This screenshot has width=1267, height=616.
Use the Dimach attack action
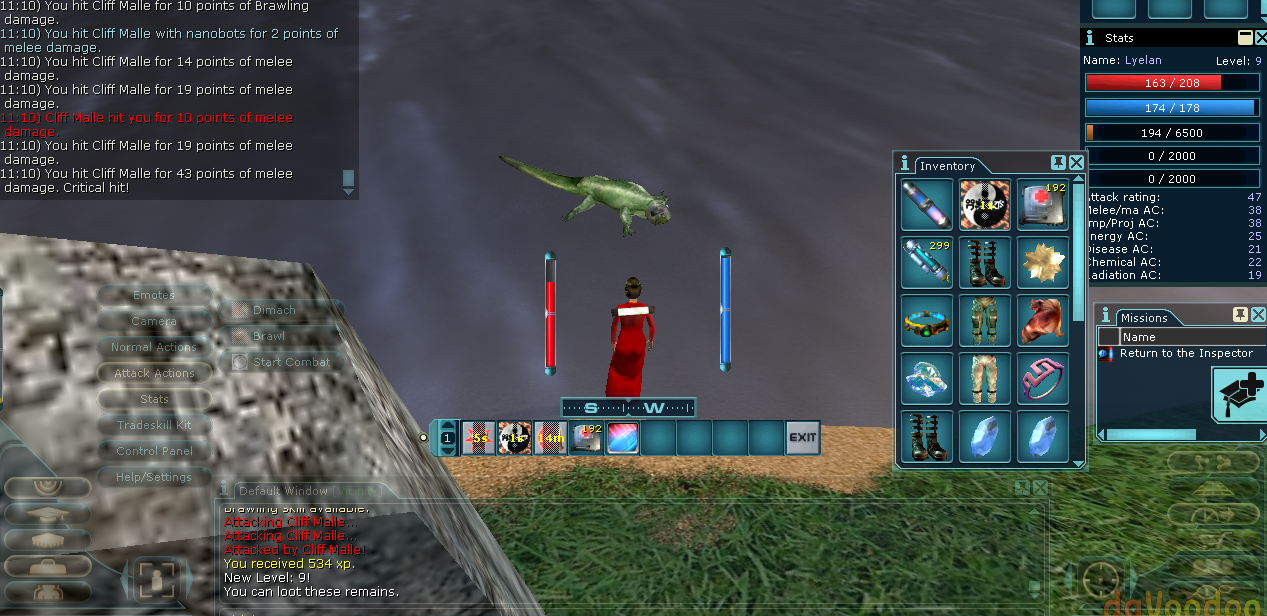click(273, 310)
